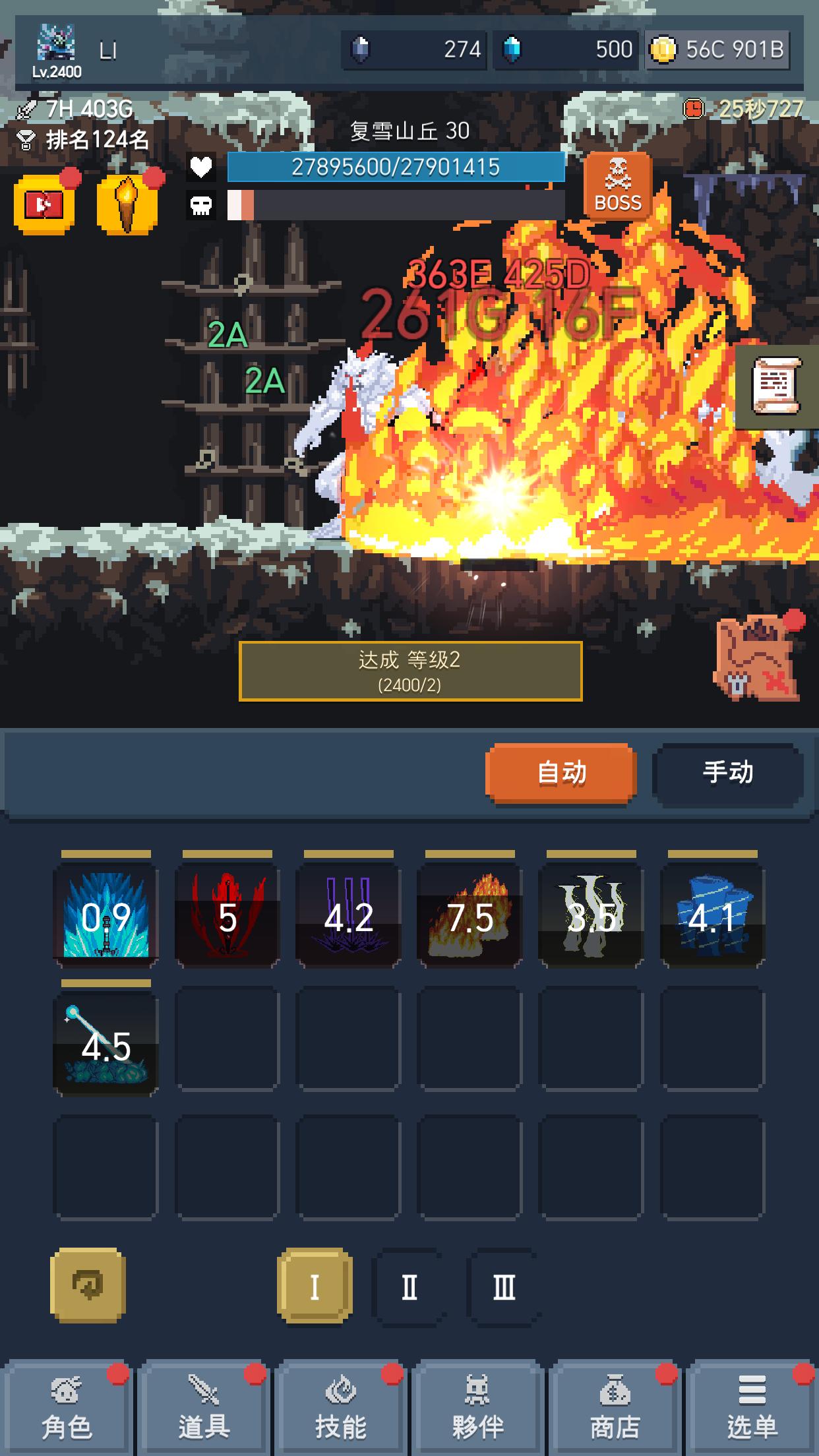Open the 选单 menu tab

point(752,1409)
